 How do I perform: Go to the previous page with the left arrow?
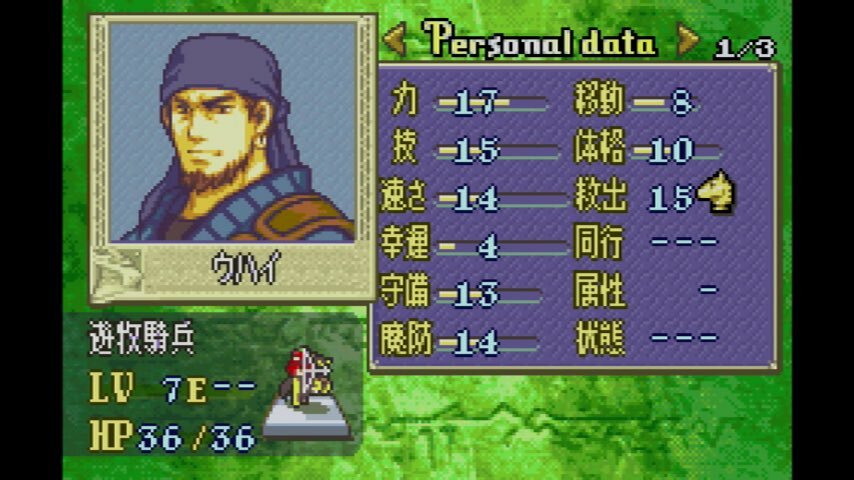click(395, 41)
